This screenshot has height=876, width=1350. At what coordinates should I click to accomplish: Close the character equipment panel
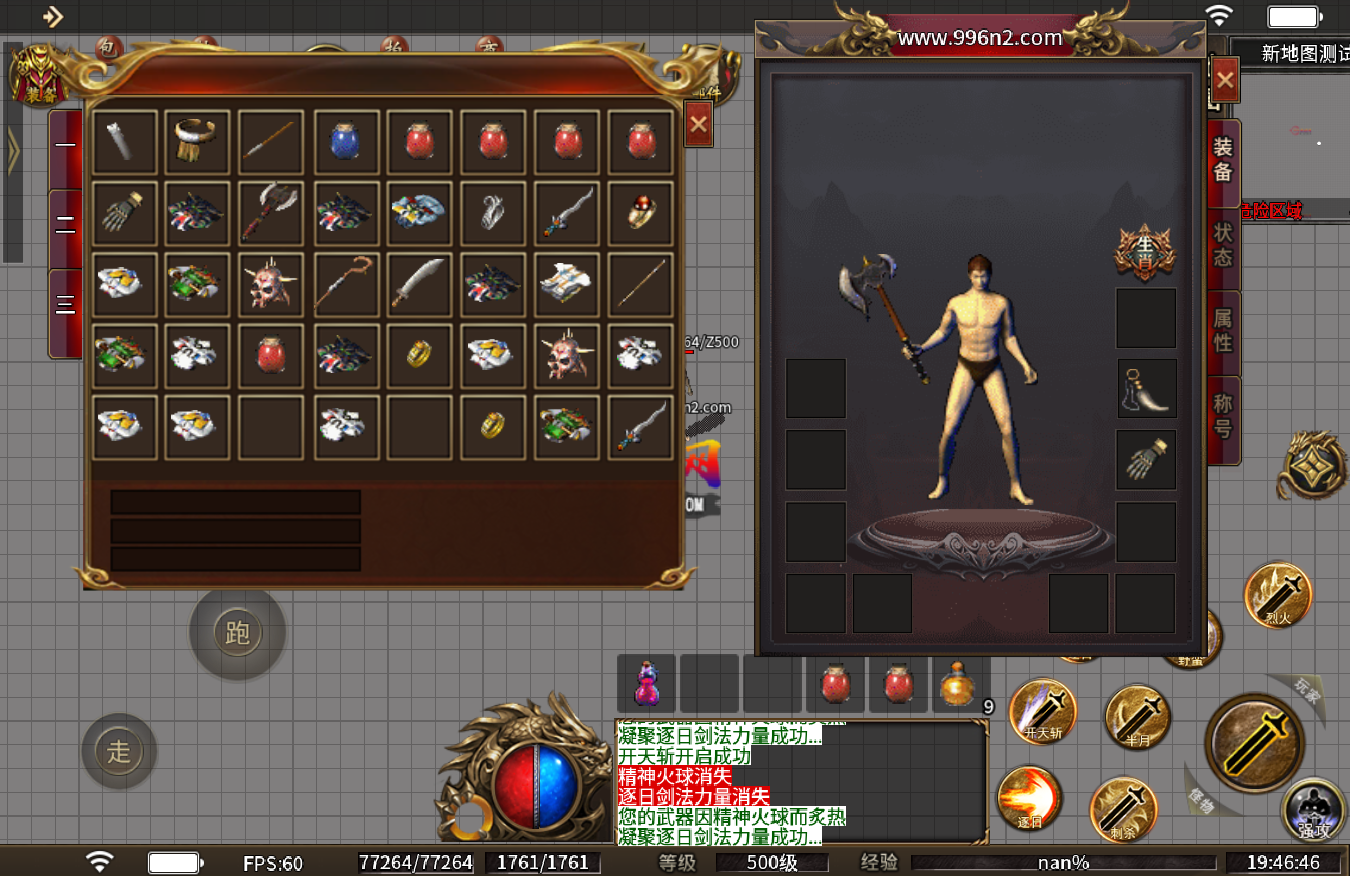(1225, 80)
